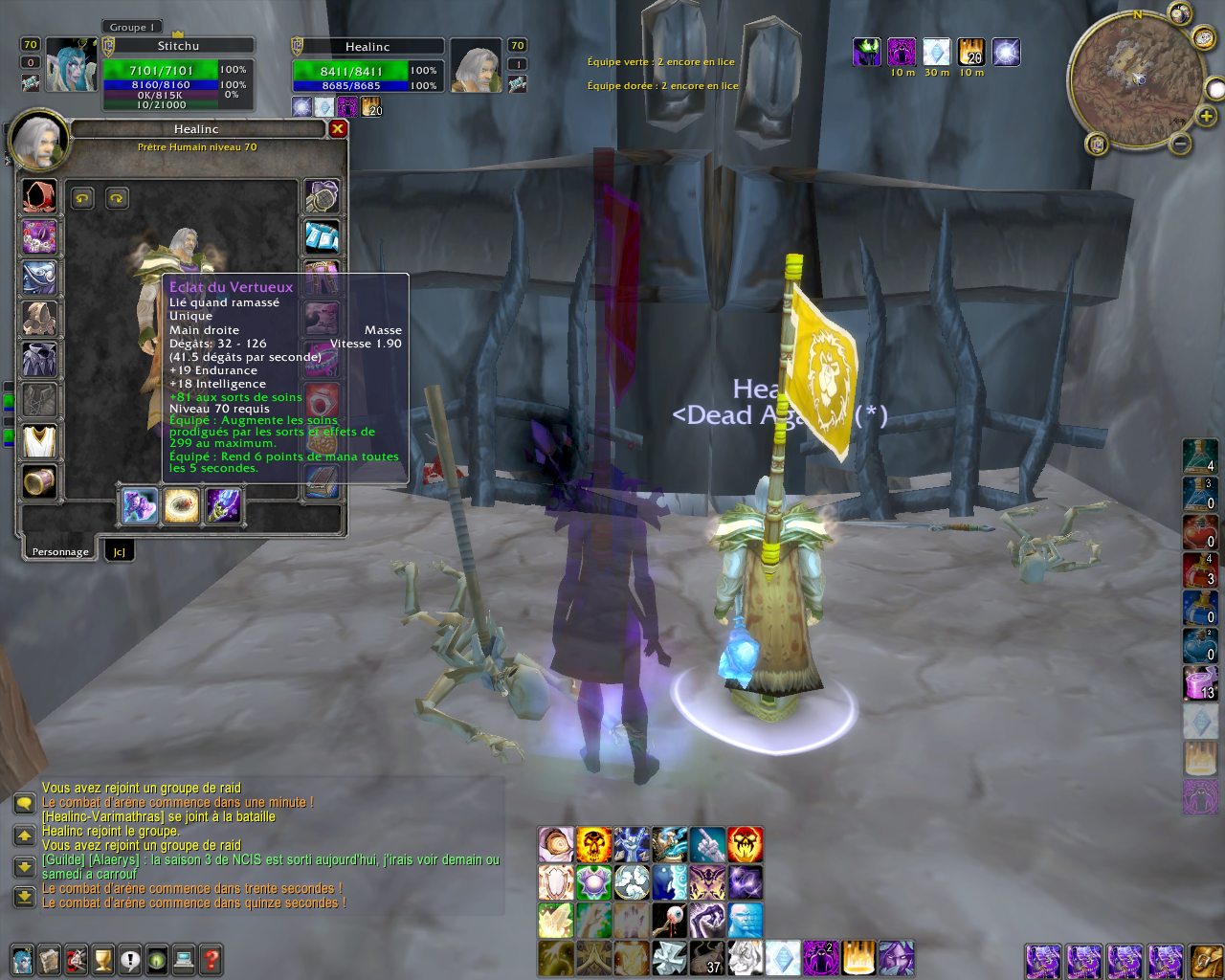Use the bloody eyeball staff ability

click(x=669, y=921)
